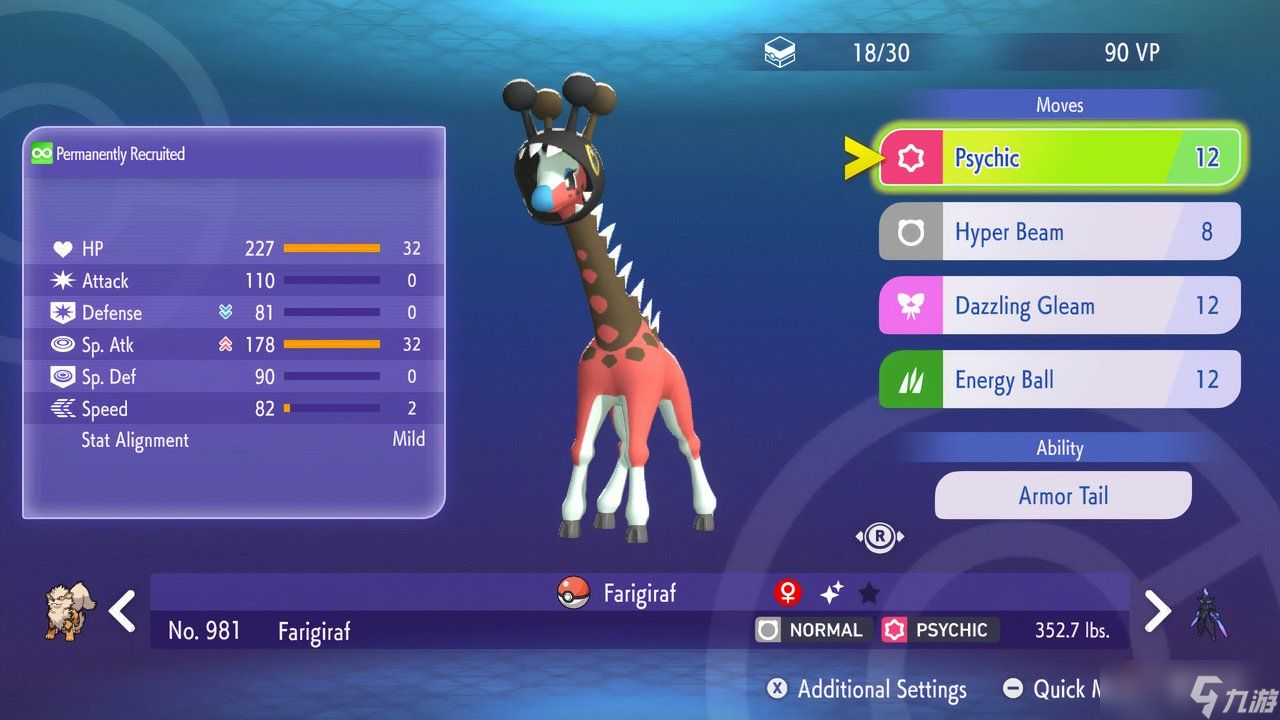Choose the Hyper Beam move

coord(1059,232)
